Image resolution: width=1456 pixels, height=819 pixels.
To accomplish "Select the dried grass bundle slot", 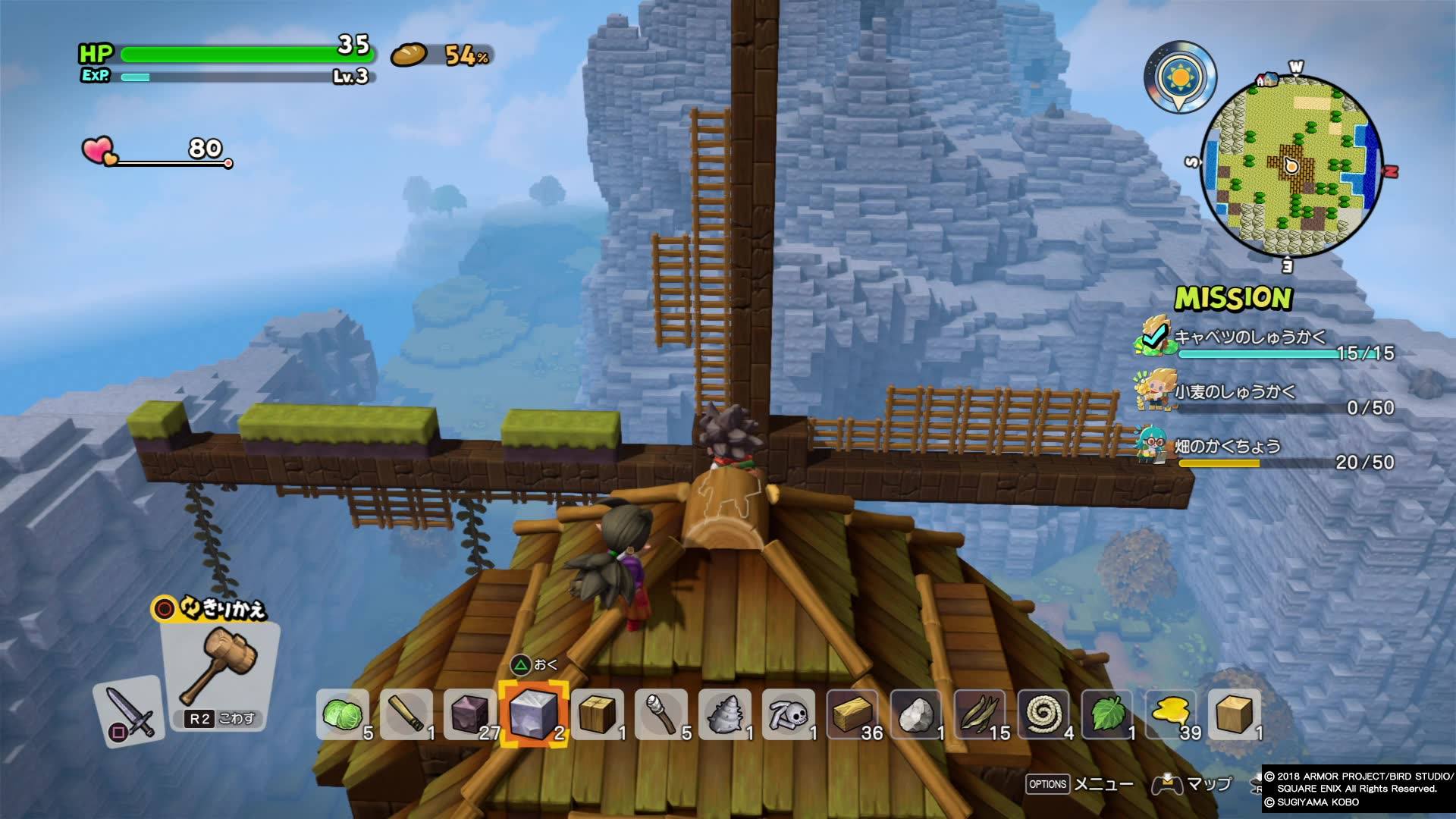I will pos(980,714).
